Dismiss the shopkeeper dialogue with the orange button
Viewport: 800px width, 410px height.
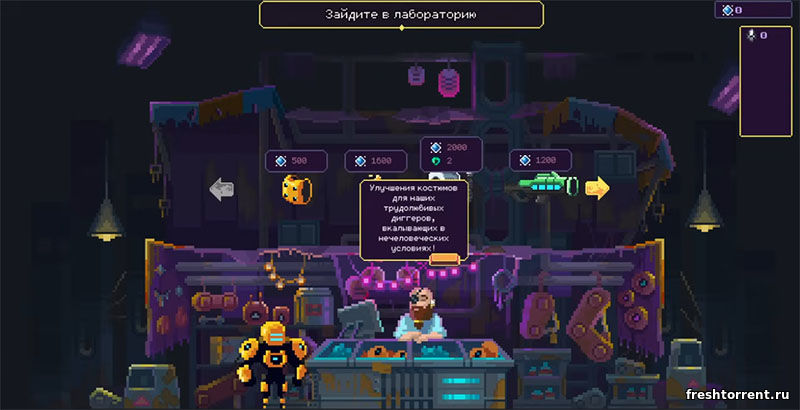click(x=443, y=260)
